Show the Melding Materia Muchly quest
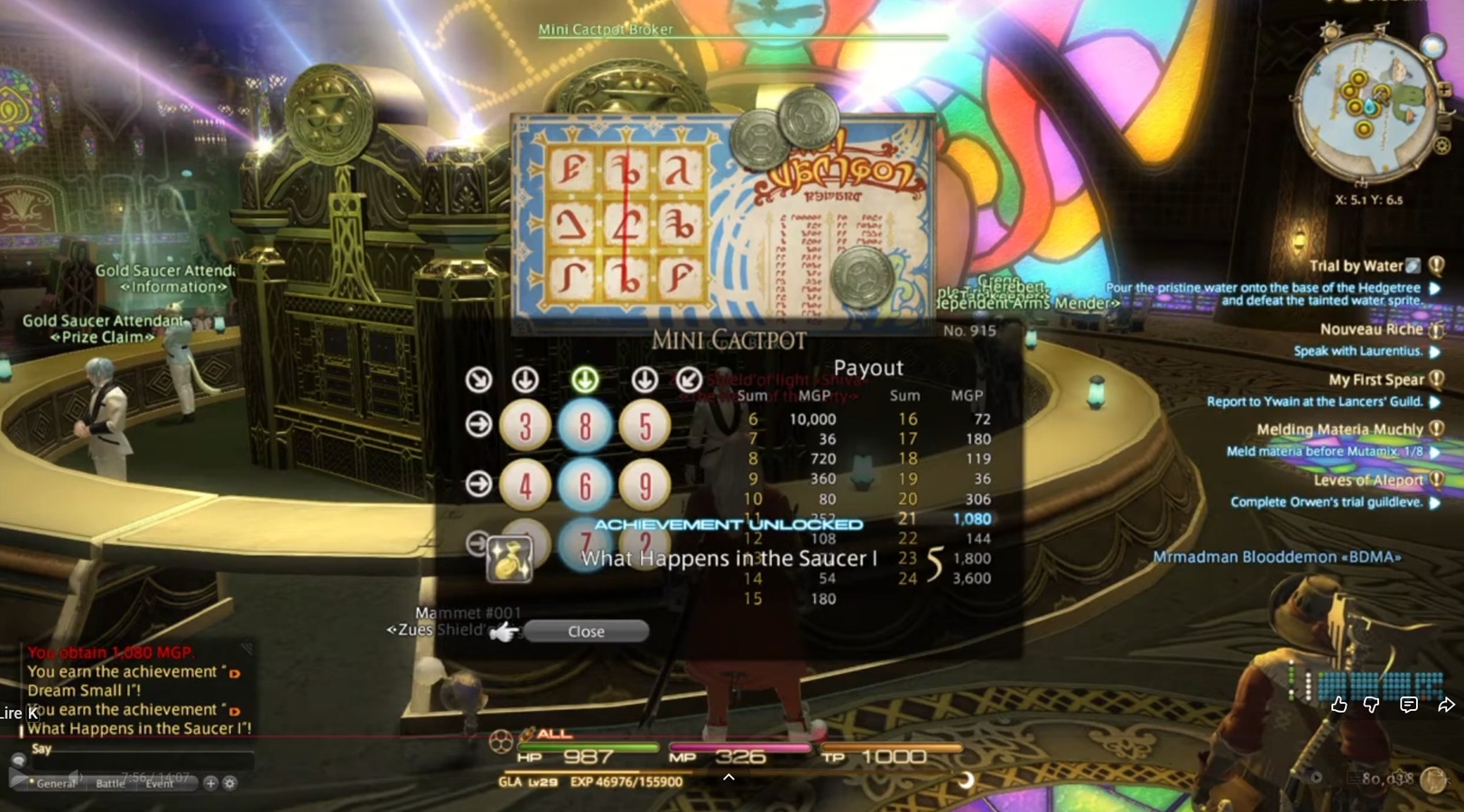This screenshot has height=812, width=1464. [1339, 429]
